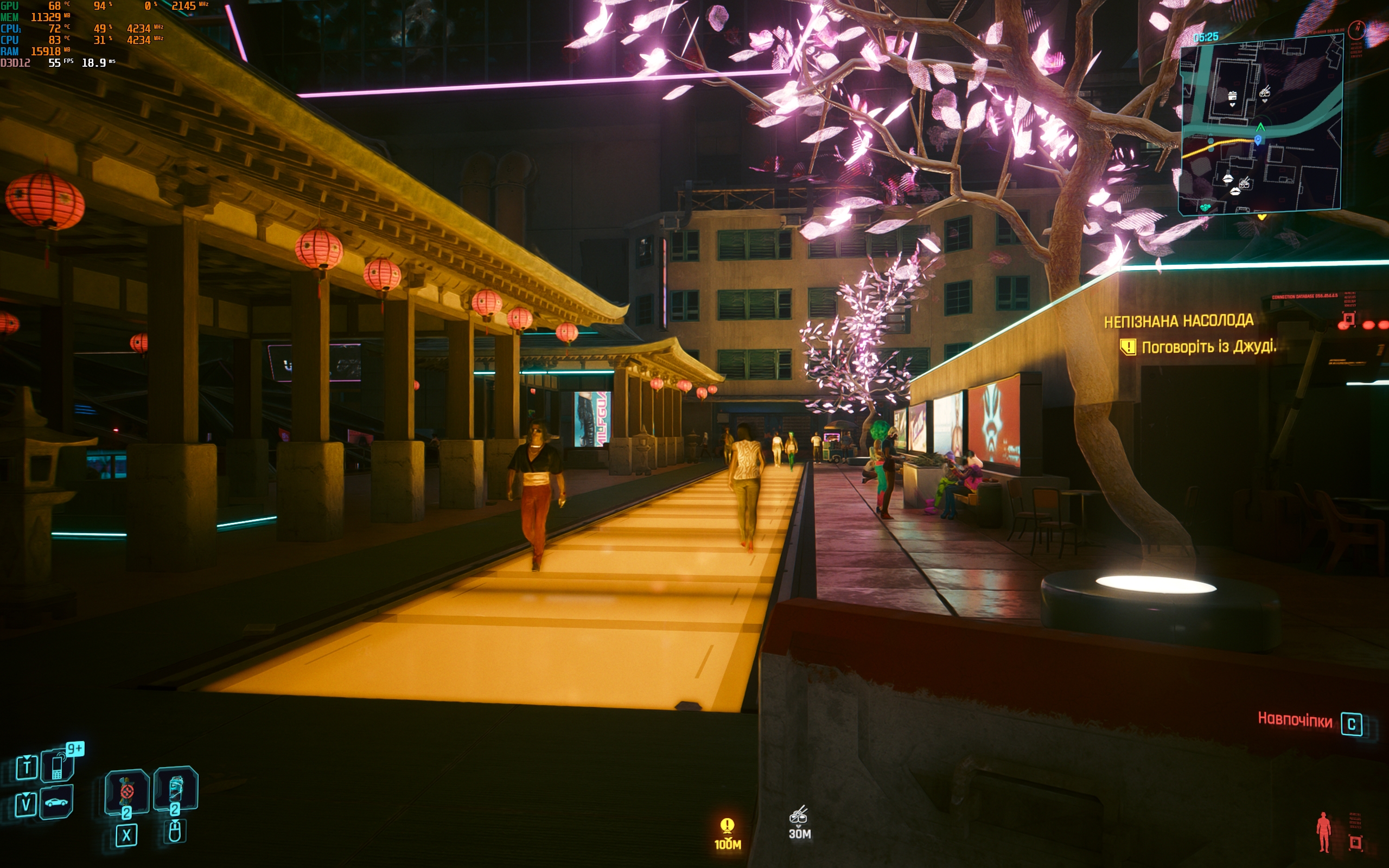The width and height of the screenshot is (1389, 868).
Task: Open the minimap in the top-right corner
Action: [x=1260, y=125]
